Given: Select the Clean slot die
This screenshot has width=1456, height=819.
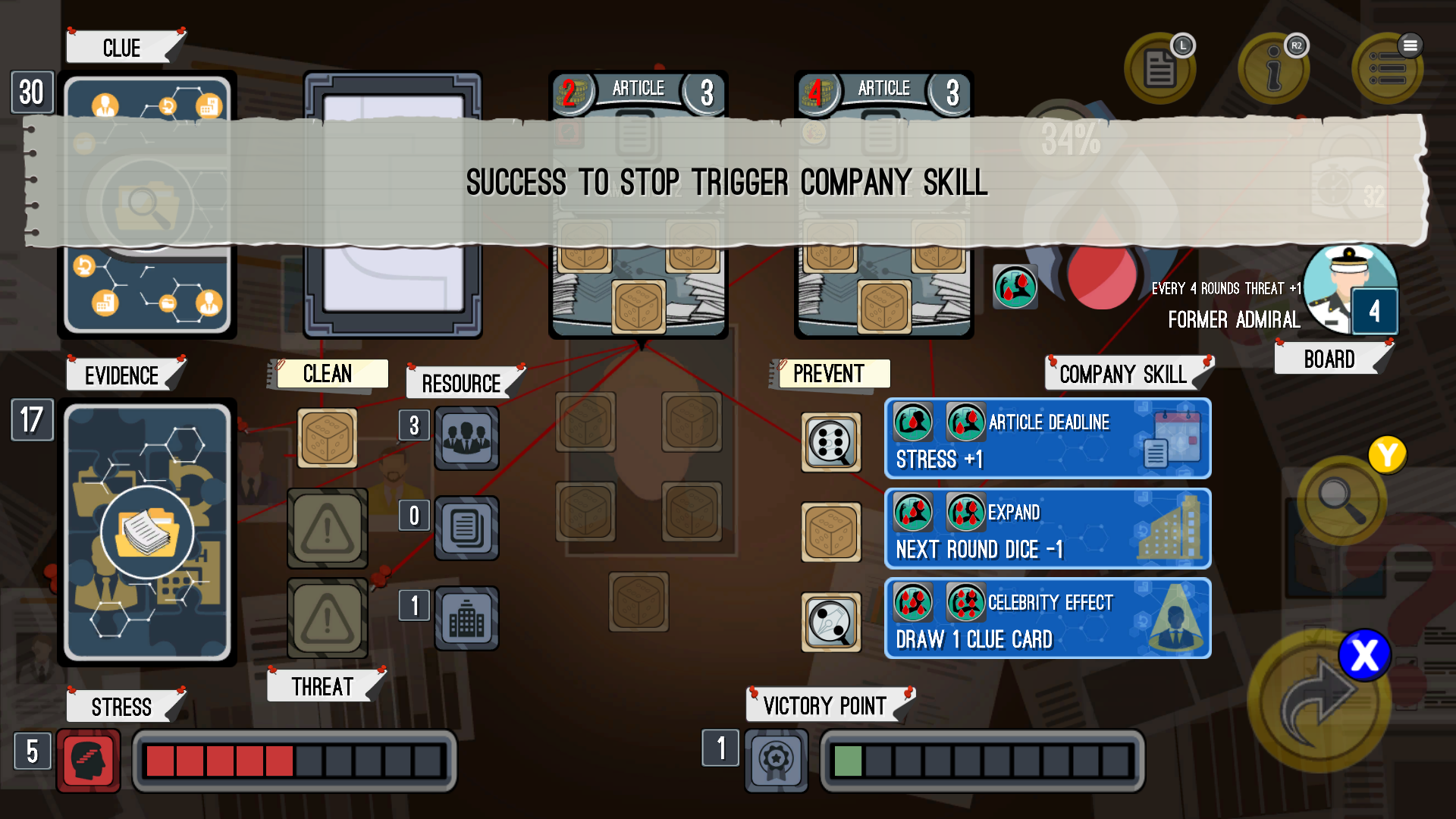Looking at the screenshot, I should [x=327, y=438].
